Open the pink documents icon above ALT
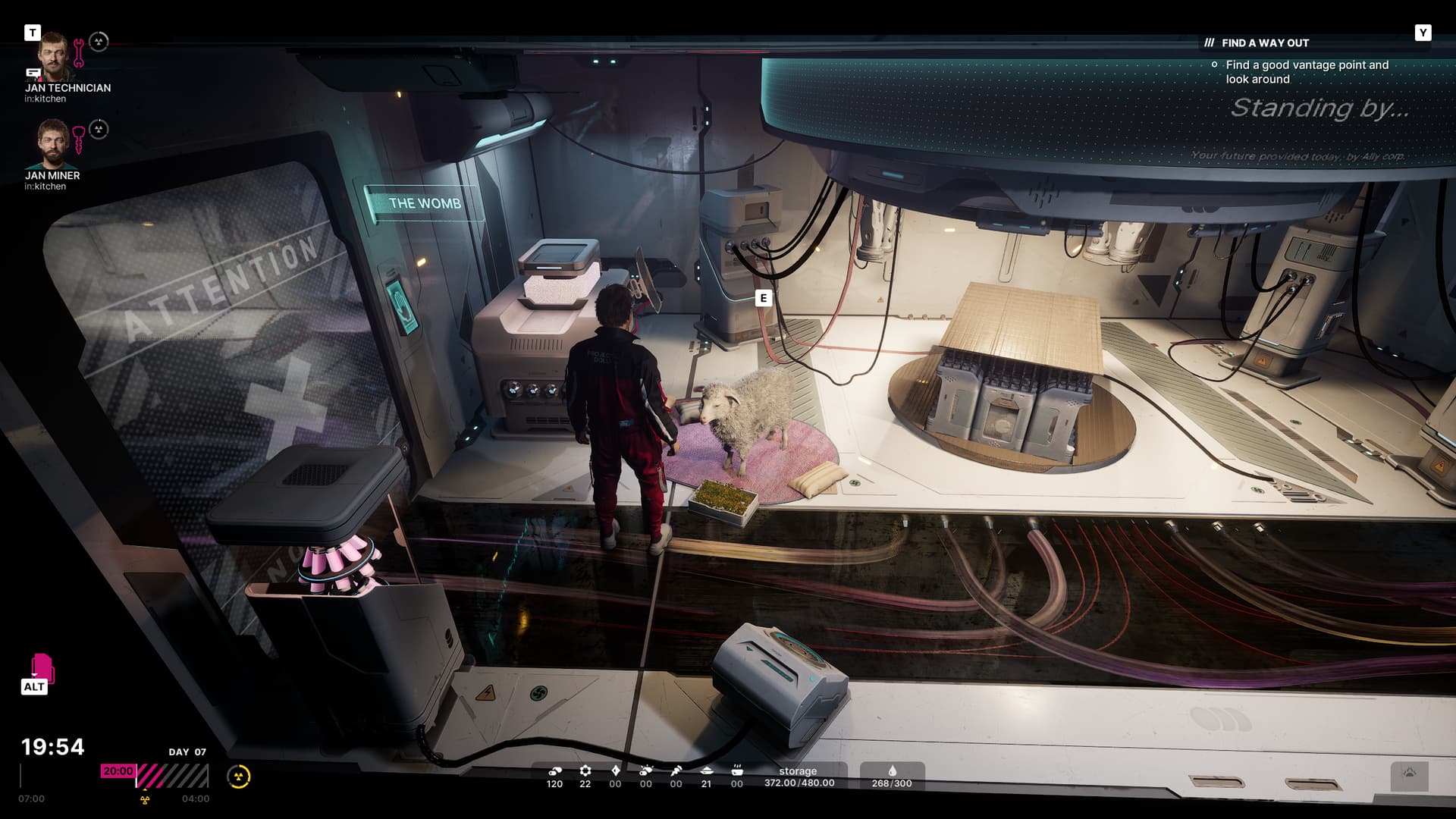This screenshot has height=819, width=1456. point(42,667)
